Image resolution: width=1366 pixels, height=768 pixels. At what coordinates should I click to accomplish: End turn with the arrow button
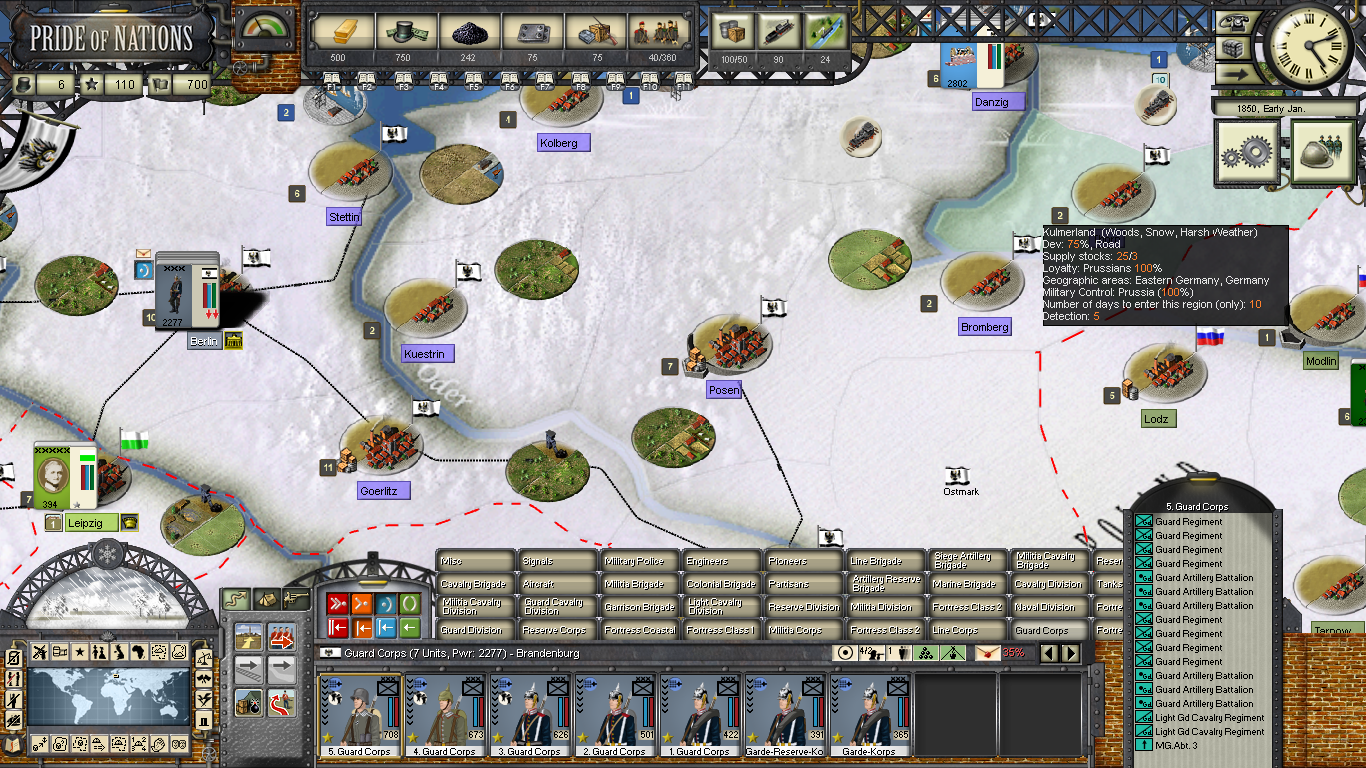[1232, 74]
